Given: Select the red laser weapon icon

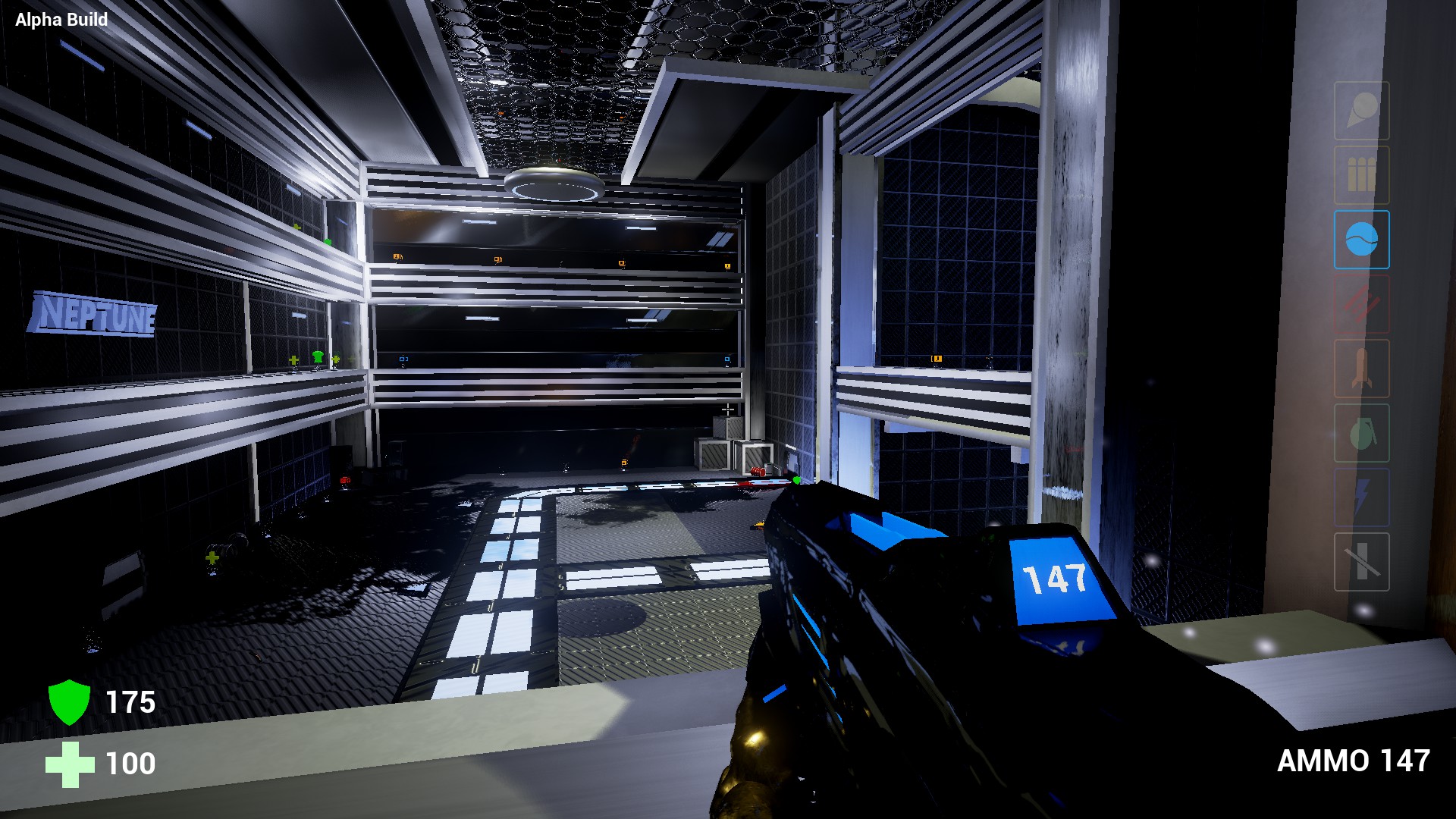Looking at the screenshot, I should point(1361,303).
